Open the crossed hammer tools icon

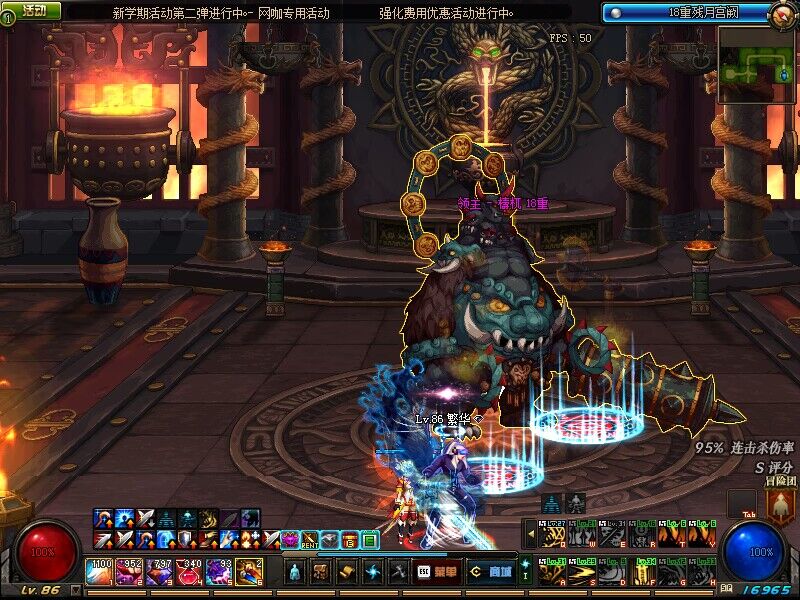tap(399, 572)
